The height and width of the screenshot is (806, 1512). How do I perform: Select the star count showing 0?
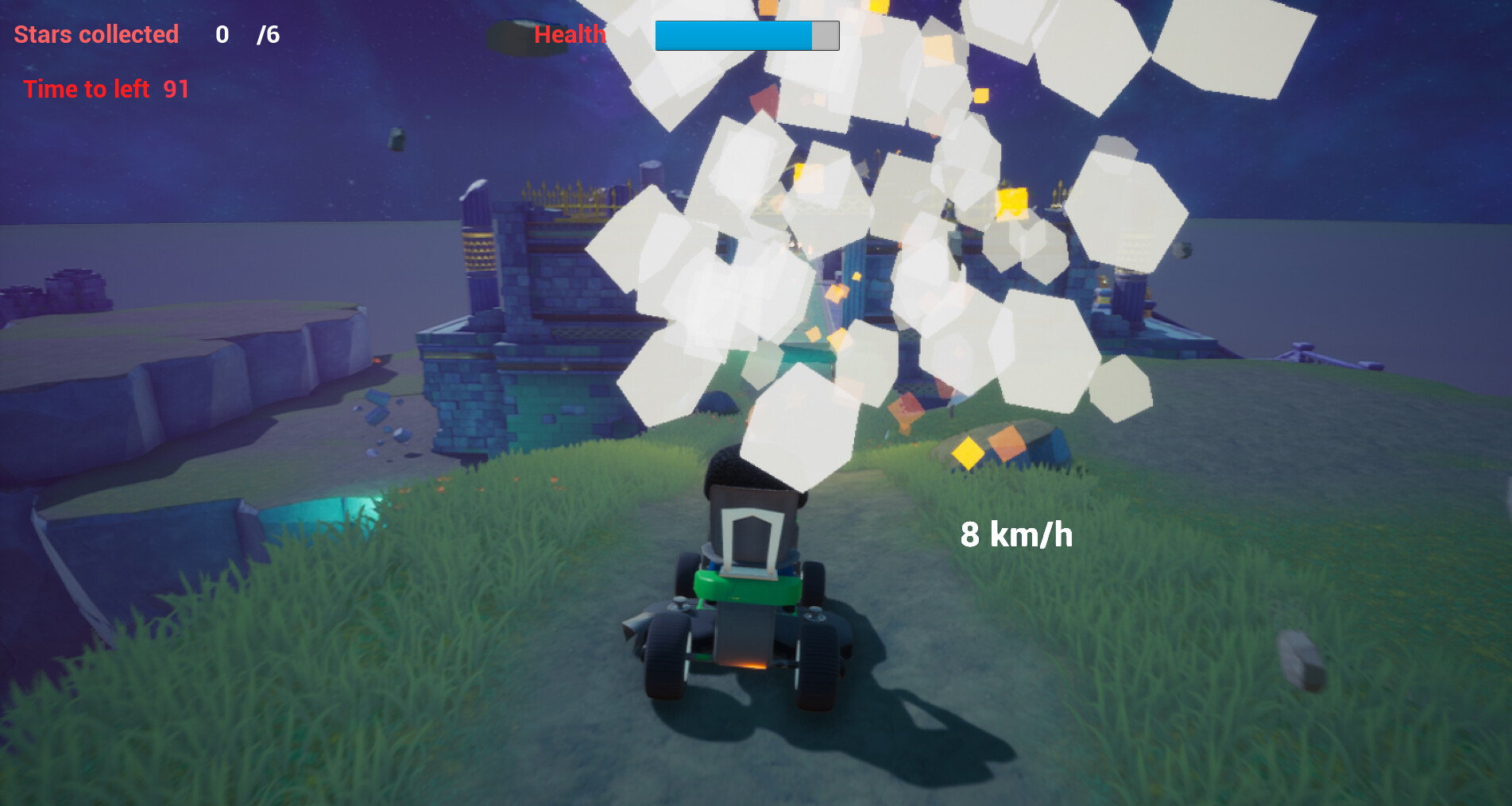point(222,34)
